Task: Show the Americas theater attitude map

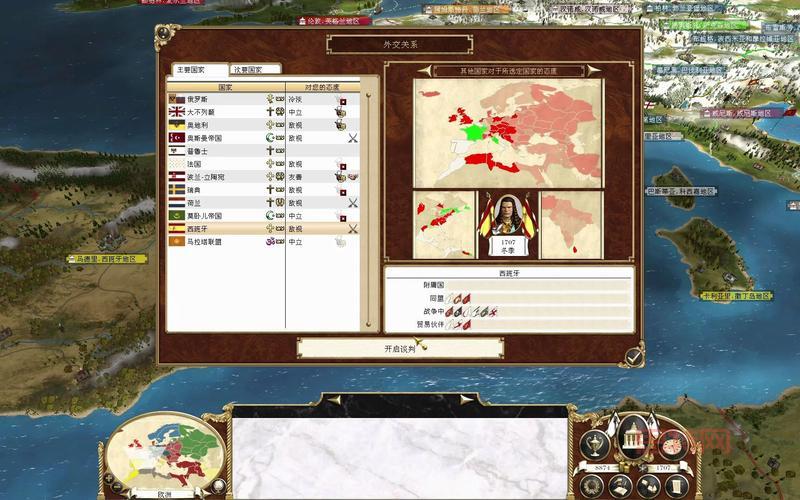Action: (x=443, y=218)
